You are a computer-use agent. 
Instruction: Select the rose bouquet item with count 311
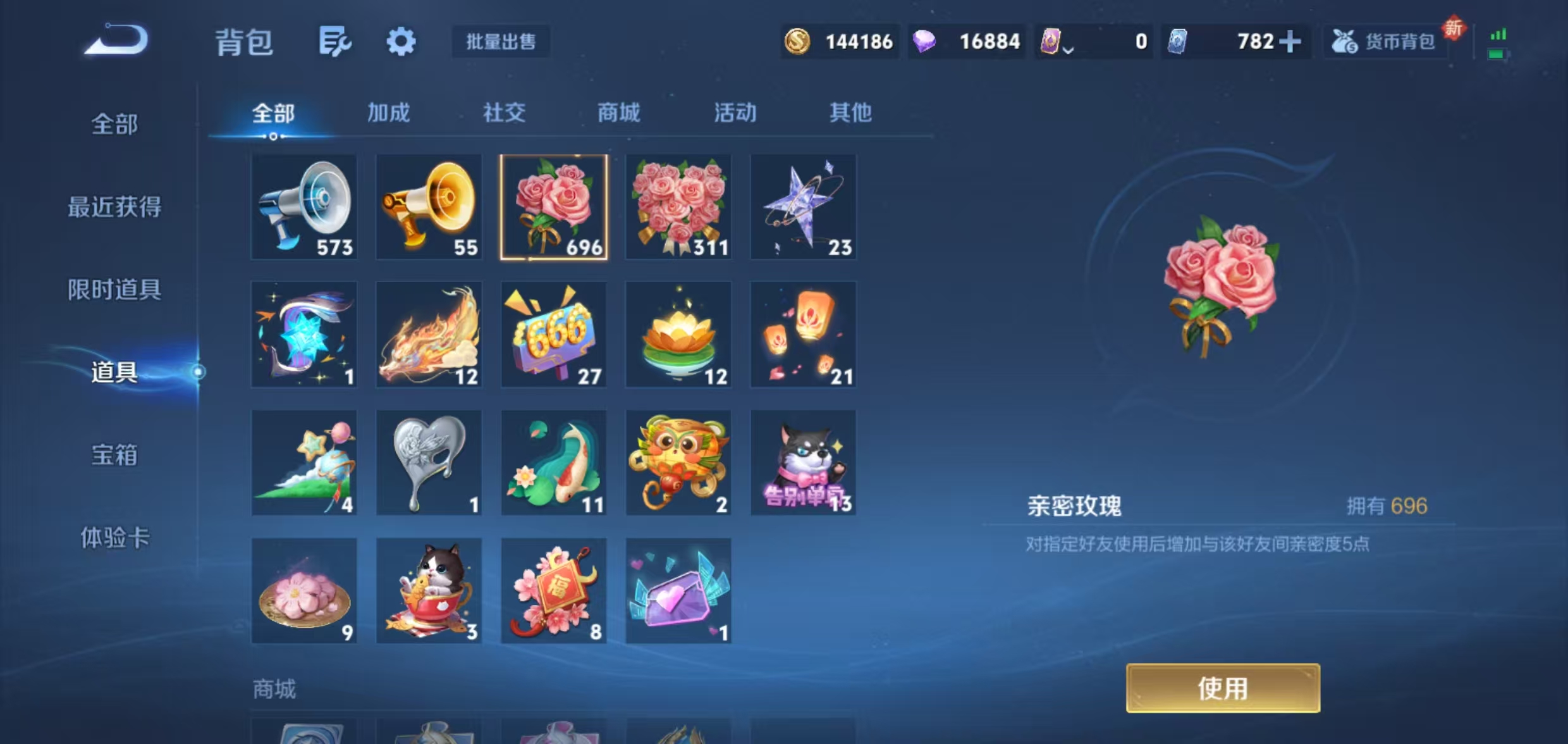pyautogui.click(x=678, y=207)
